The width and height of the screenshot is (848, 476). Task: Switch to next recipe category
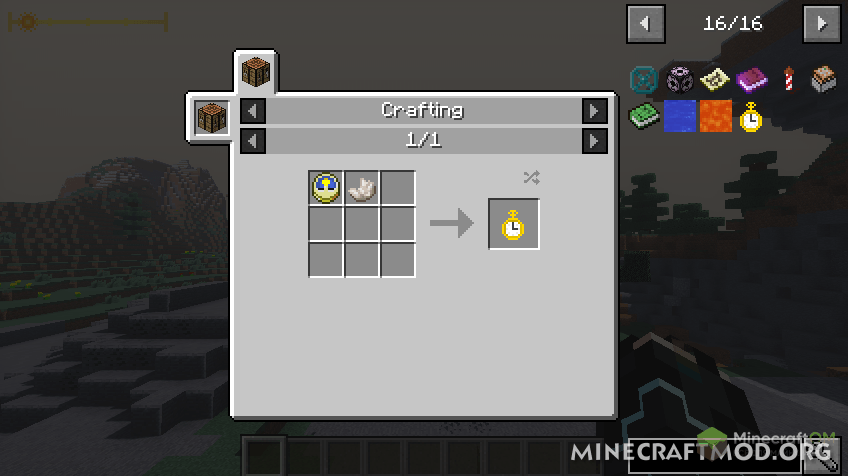click(x=594, y=111)
